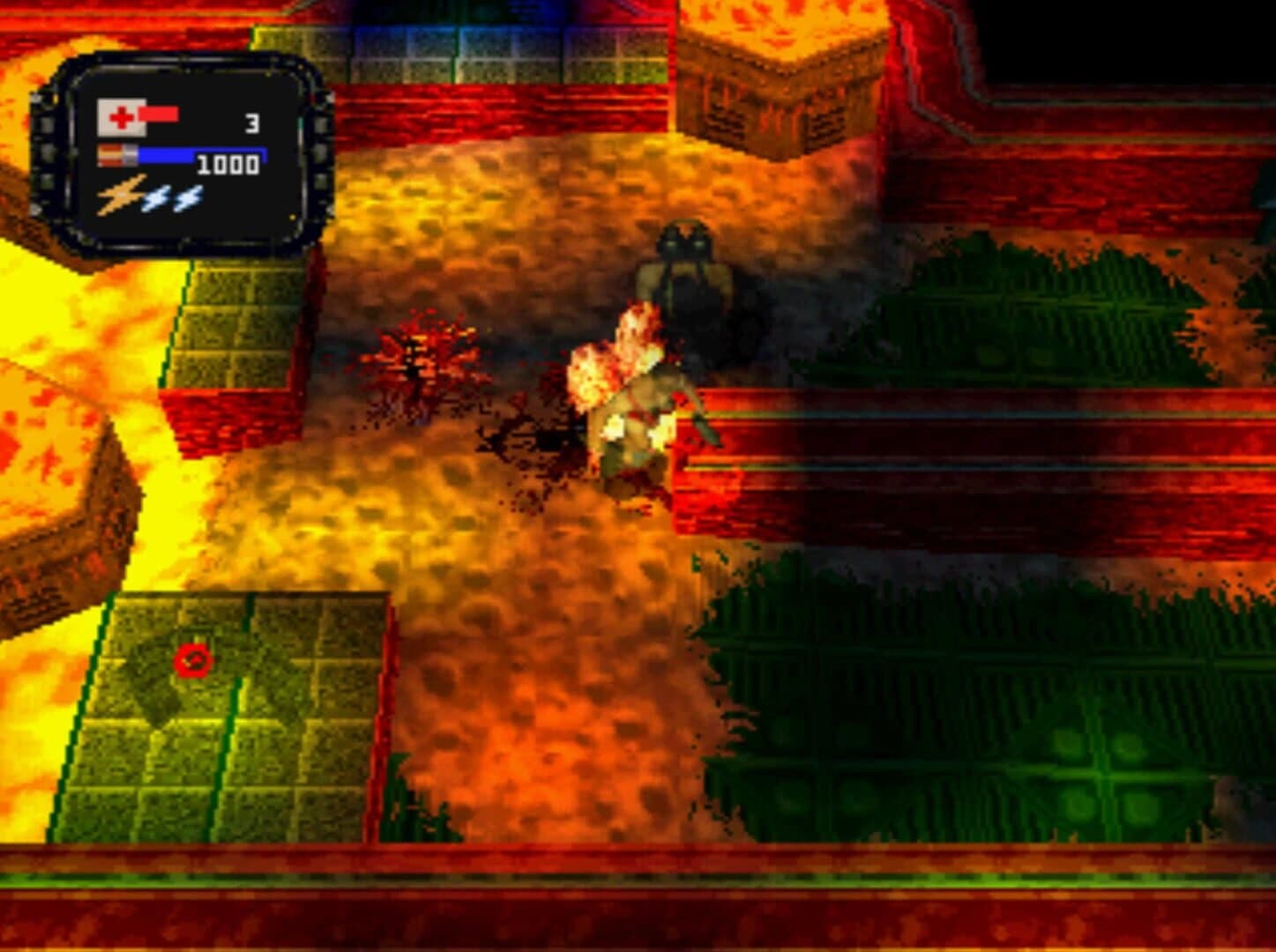Toggle the red health bar segment

(160, 115)
